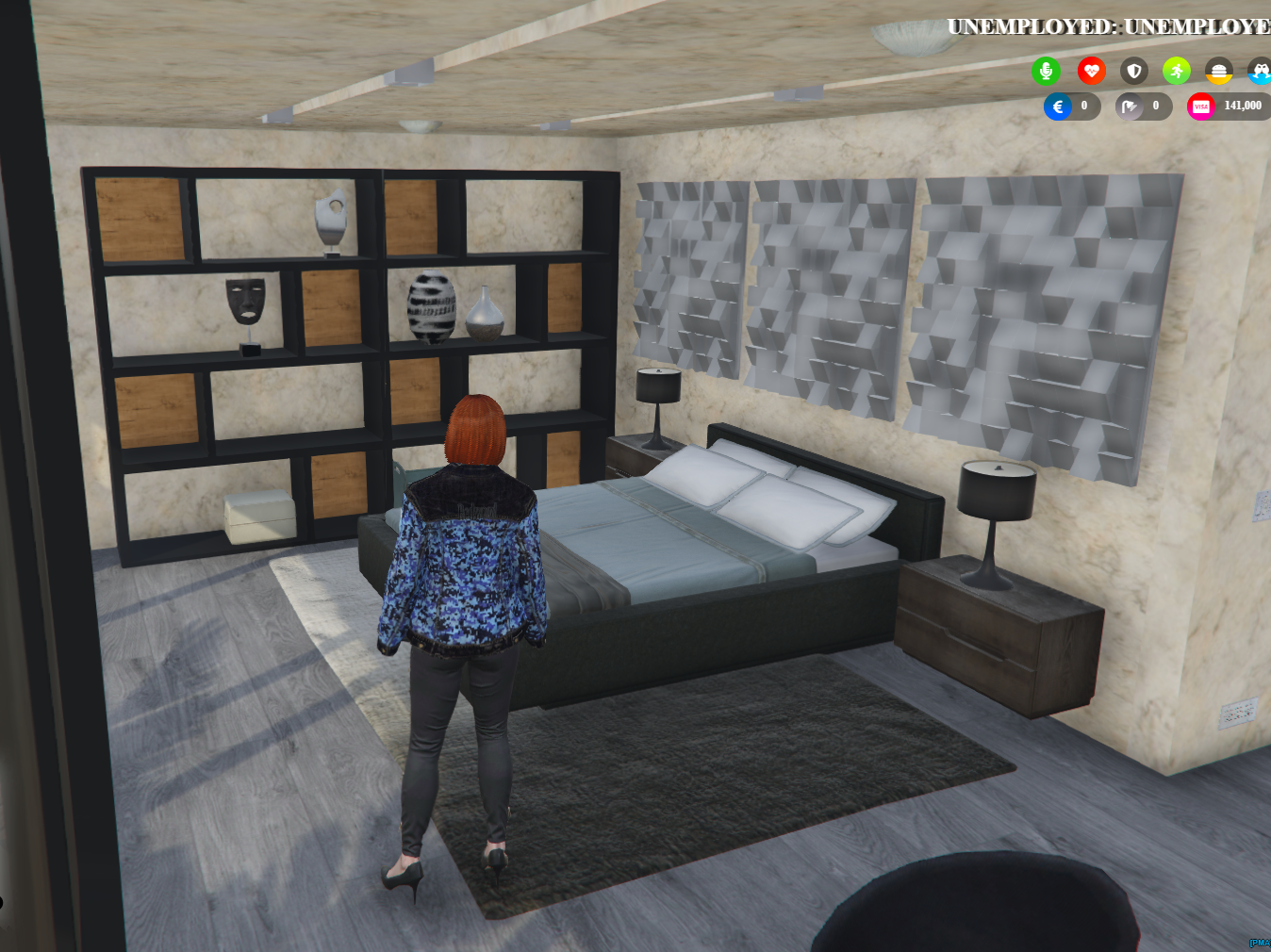This screenshot has width=1271, height=952.
Task: Click the thirst cocktail glasses icon
Action: [x=1259, y=71]
